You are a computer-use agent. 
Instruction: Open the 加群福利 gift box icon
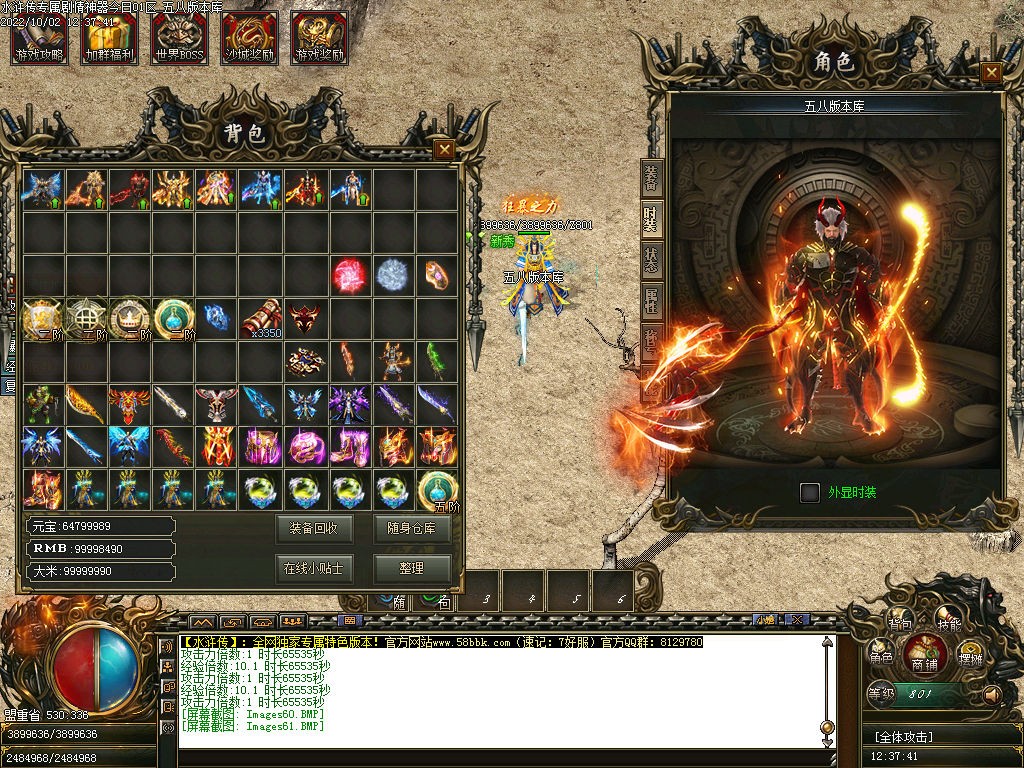click(109, 38)
